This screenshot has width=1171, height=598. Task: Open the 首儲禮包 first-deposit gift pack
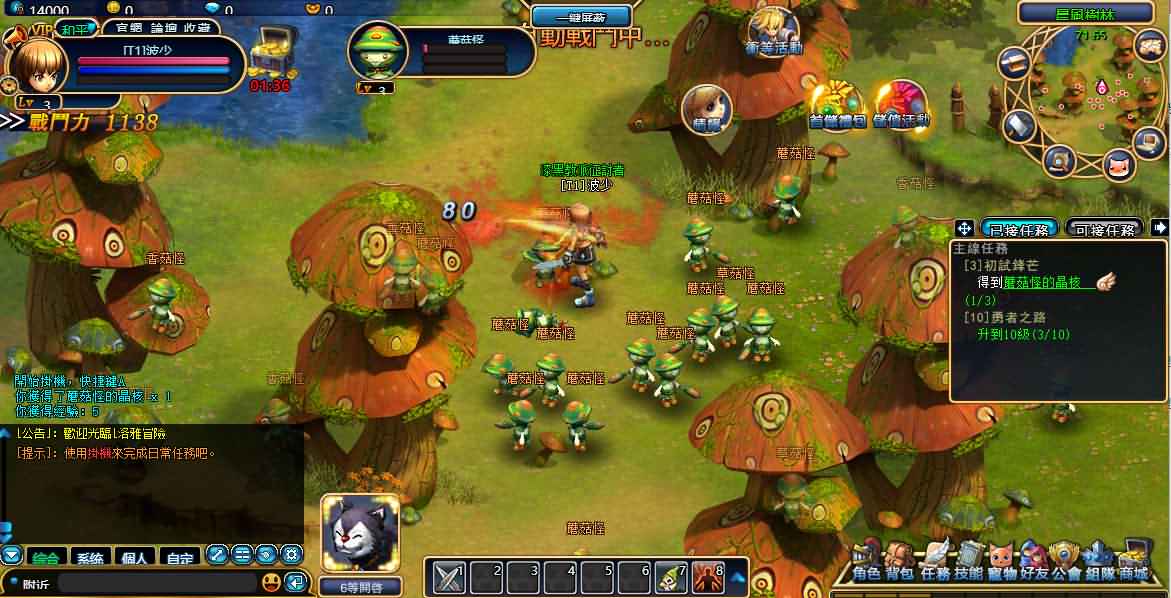(x=836, y=105)
